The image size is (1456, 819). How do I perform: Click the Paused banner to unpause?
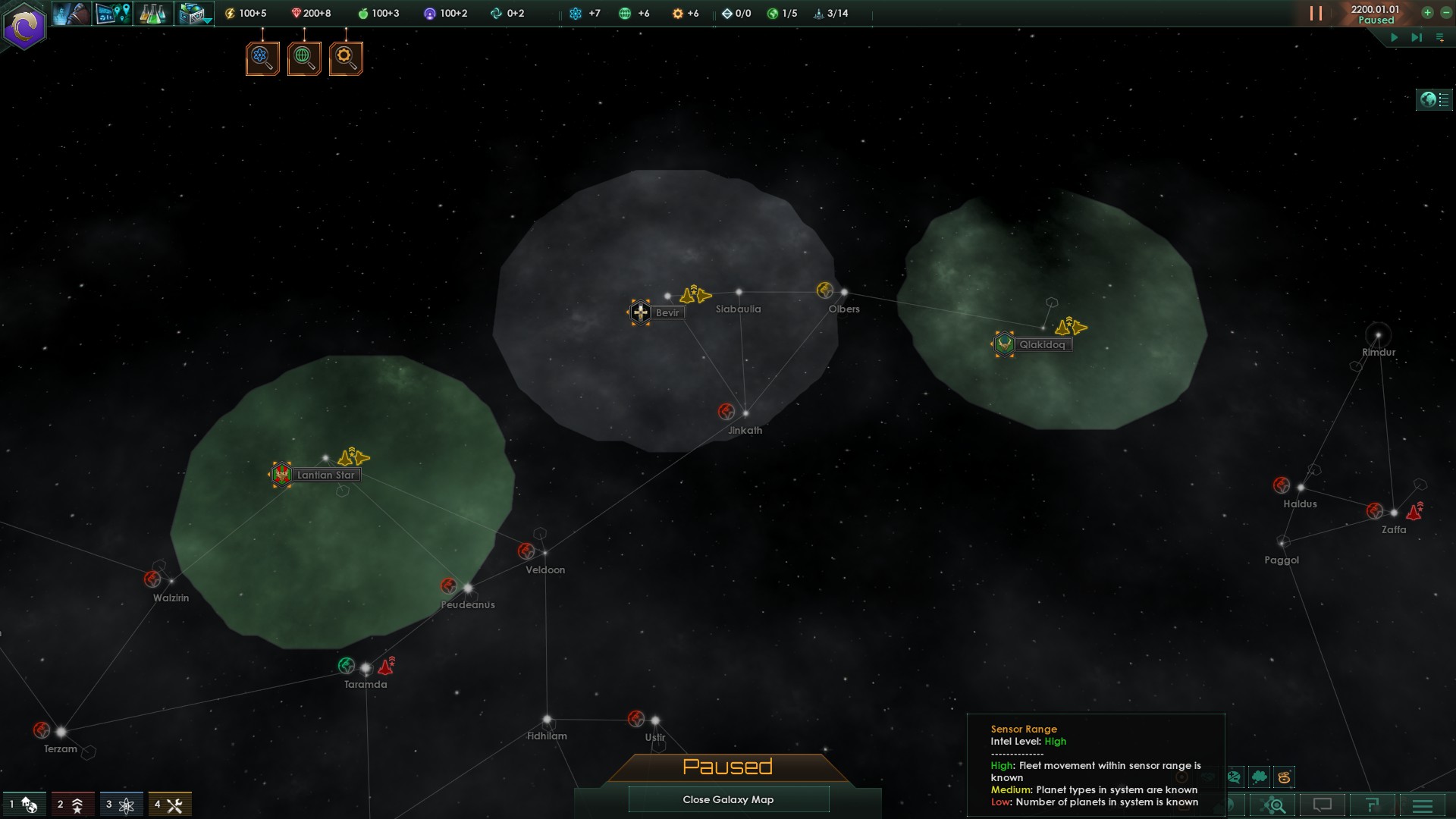728,767
